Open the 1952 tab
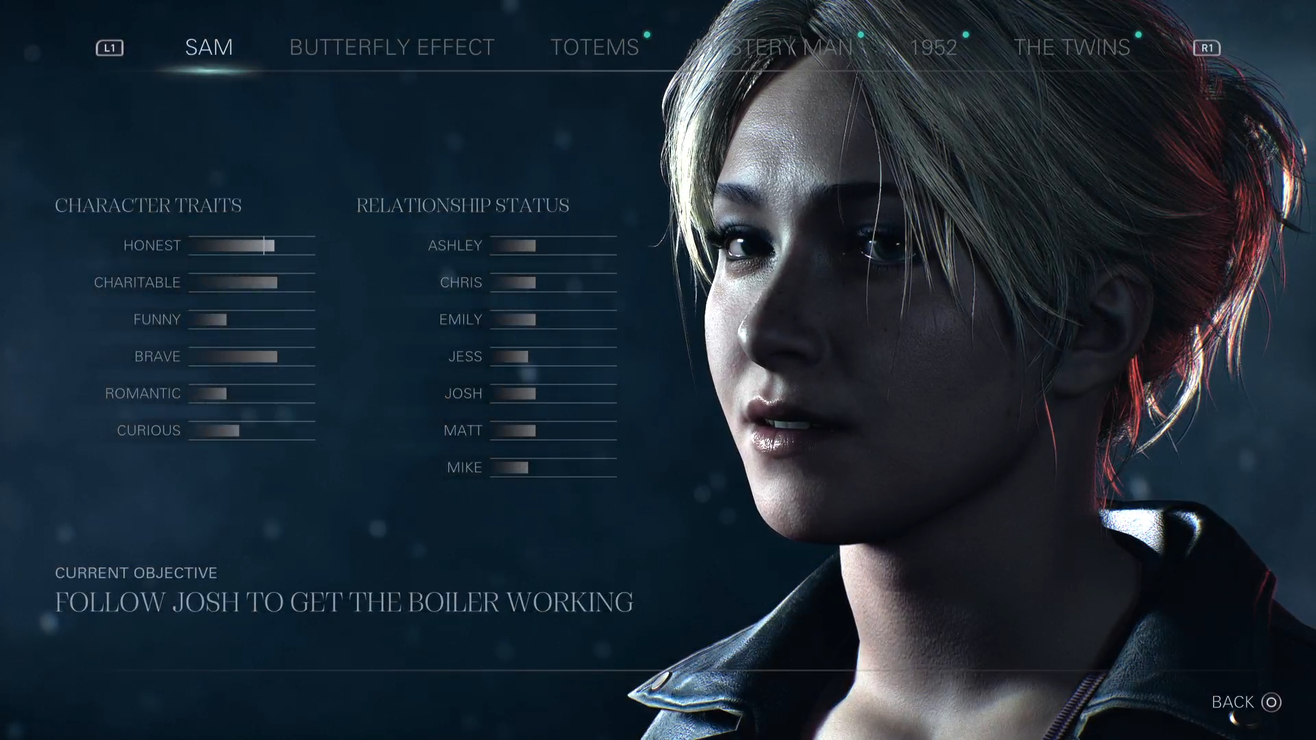 coord(934,46)
